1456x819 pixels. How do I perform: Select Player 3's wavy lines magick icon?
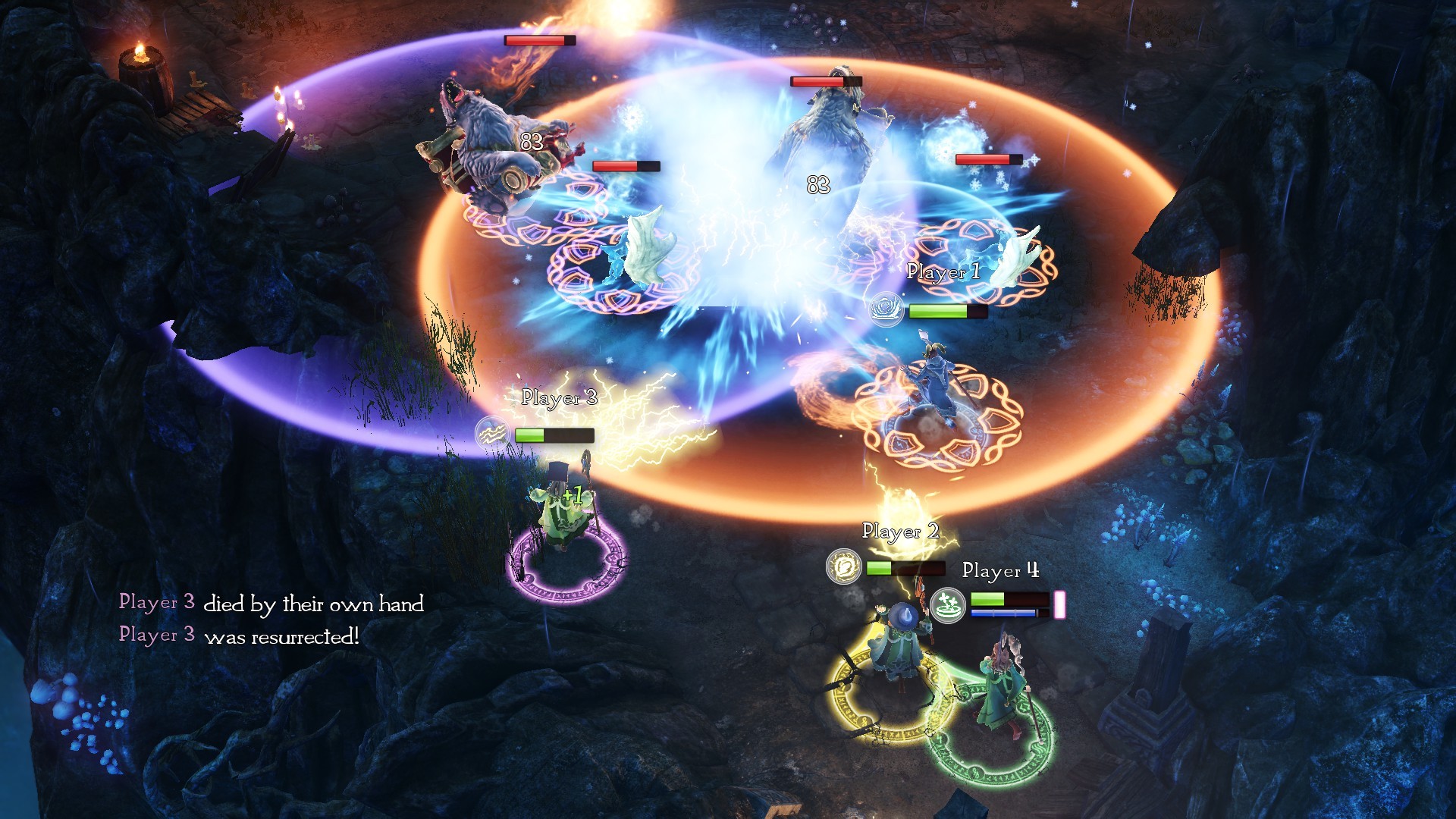pos(492,434)
